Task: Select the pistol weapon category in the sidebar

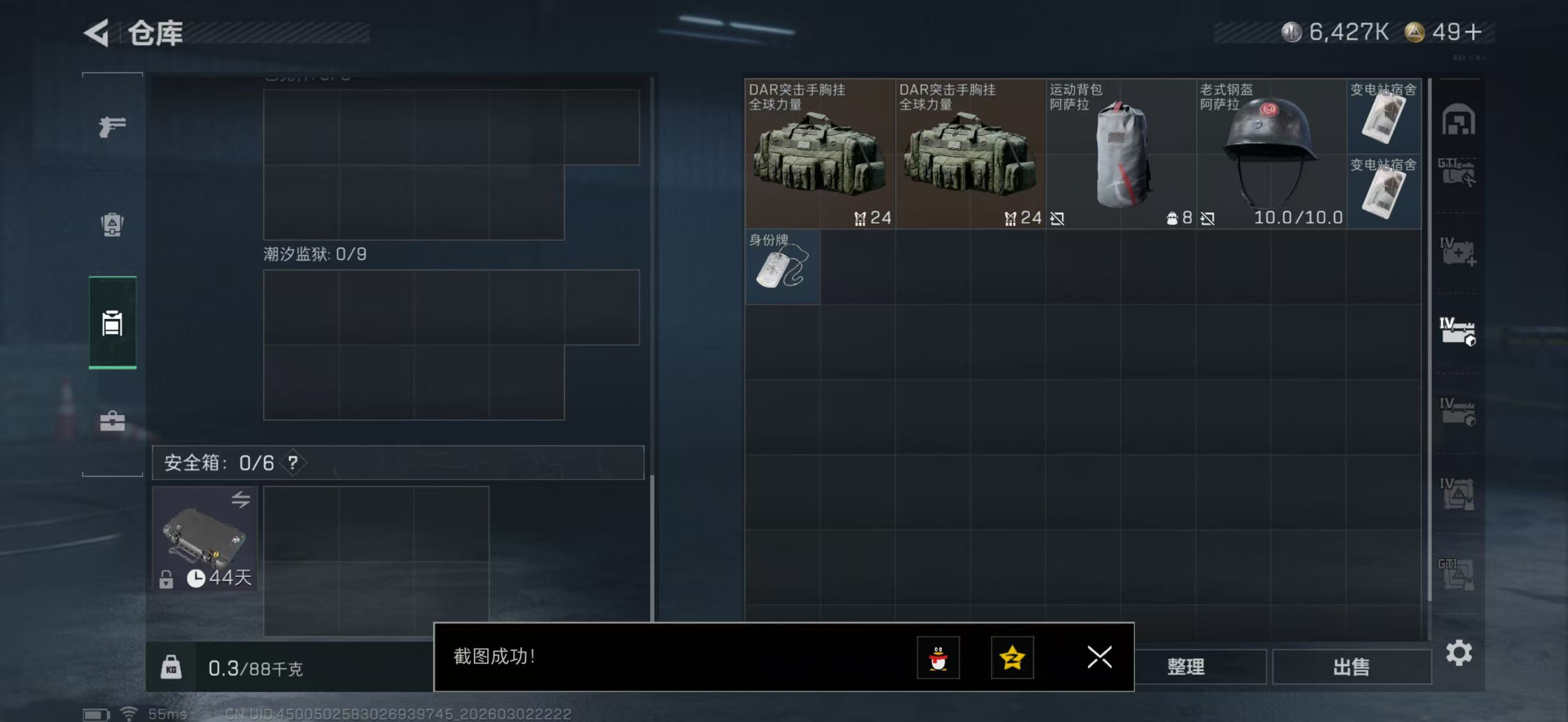Action: coord(112,126)
